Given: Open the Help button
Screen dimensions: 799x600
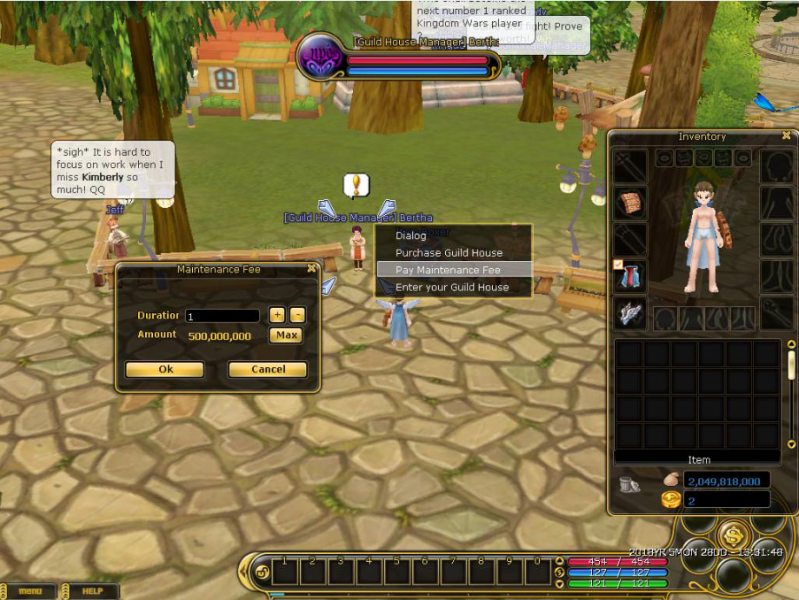Looking at the screenshot, I should tap(93, 591).
